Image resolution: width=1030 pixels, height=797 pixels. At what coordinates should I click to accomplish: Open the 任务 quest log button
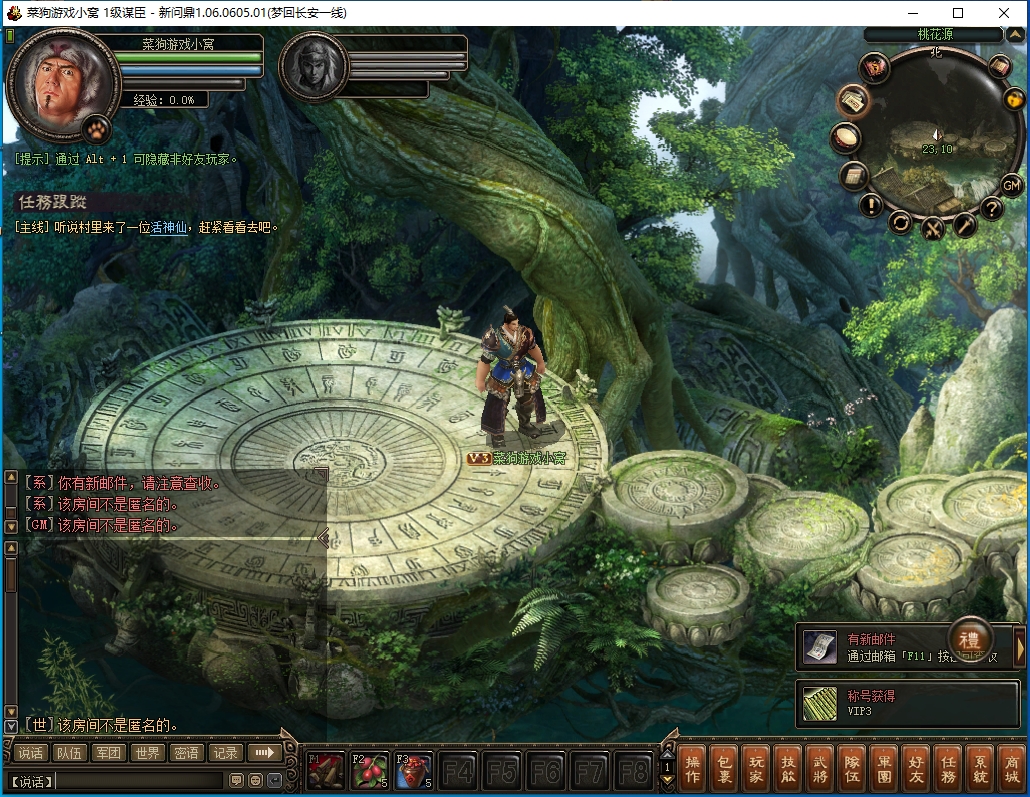[x=948, y=768]
